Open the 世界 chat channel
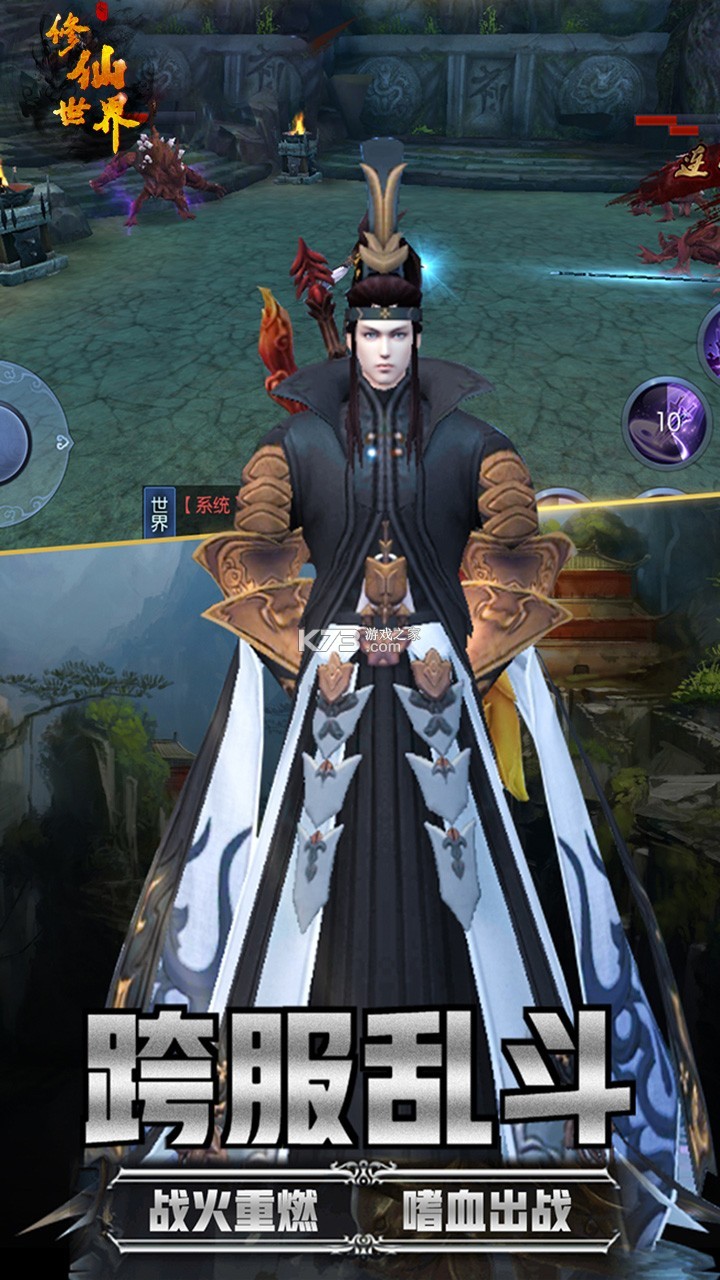720x1280 pixels. pyautogui.click(x=160, y=512)
